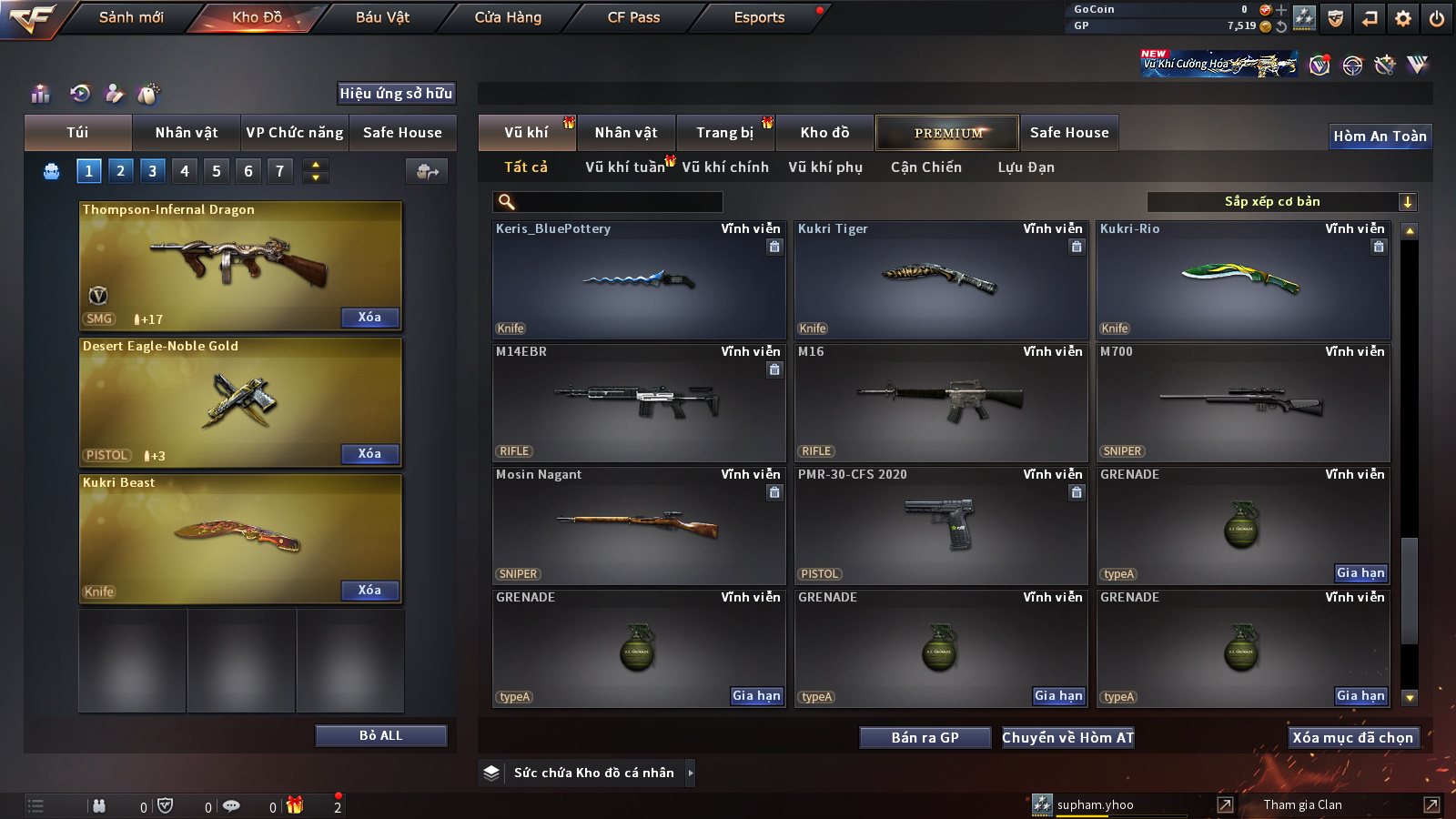The height and width of the screenshot is (819, 1456).
Task: Click the Bỏ ALL button
Action: pos(380,735)
